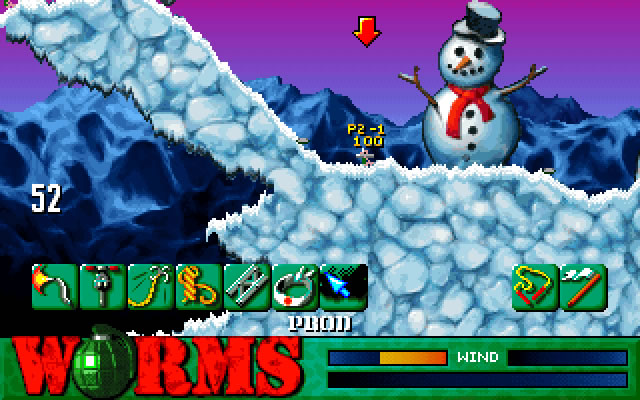Pick the bungee cord icon

click(150, 287)
